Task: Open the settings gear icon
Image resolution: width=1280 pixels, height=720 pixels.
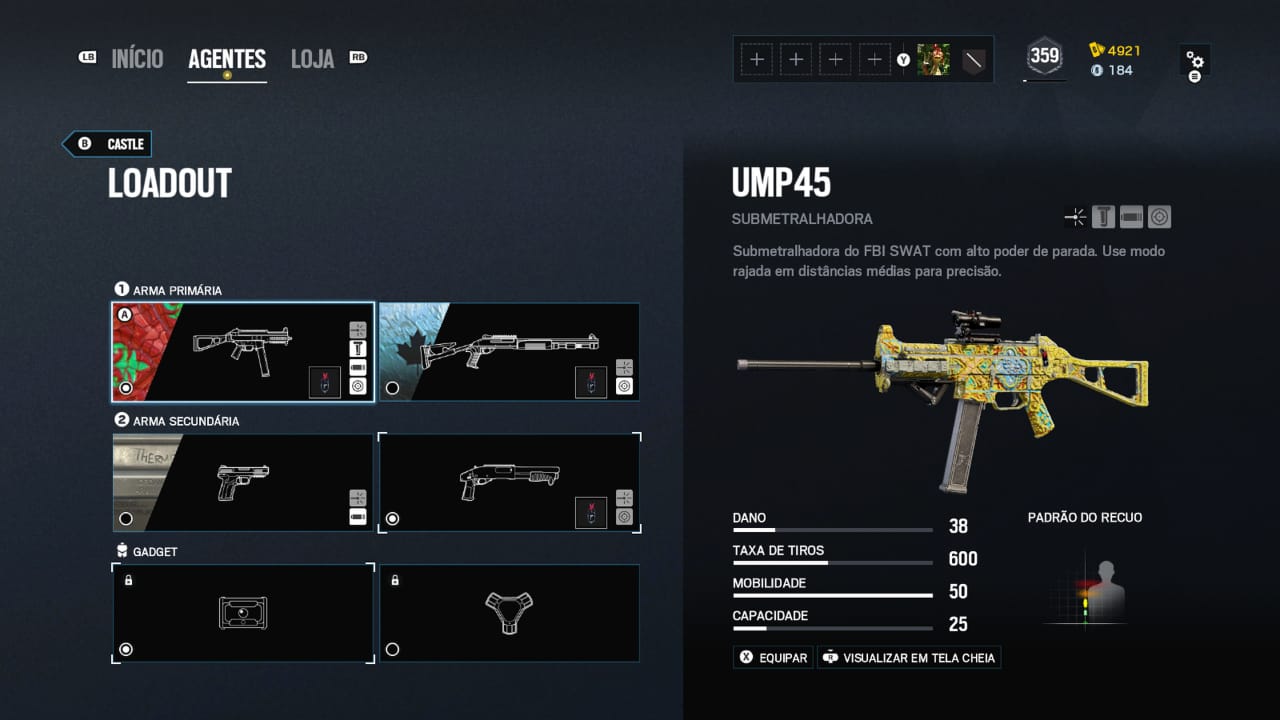Action: pyautogui.click(x=1196, y=60)
